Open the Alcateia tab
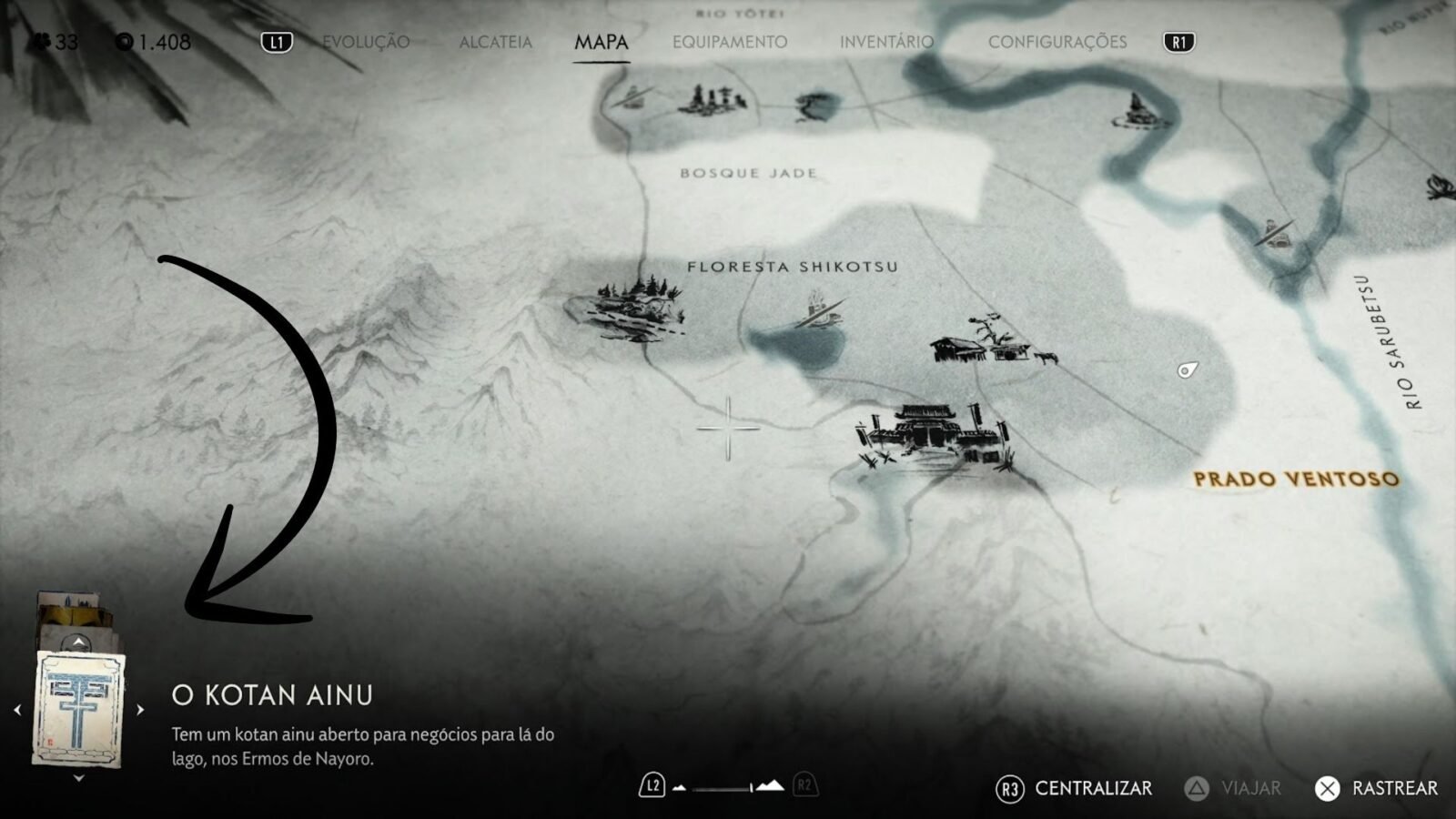Screen dimensions: 1456x819 pos(495,42)
